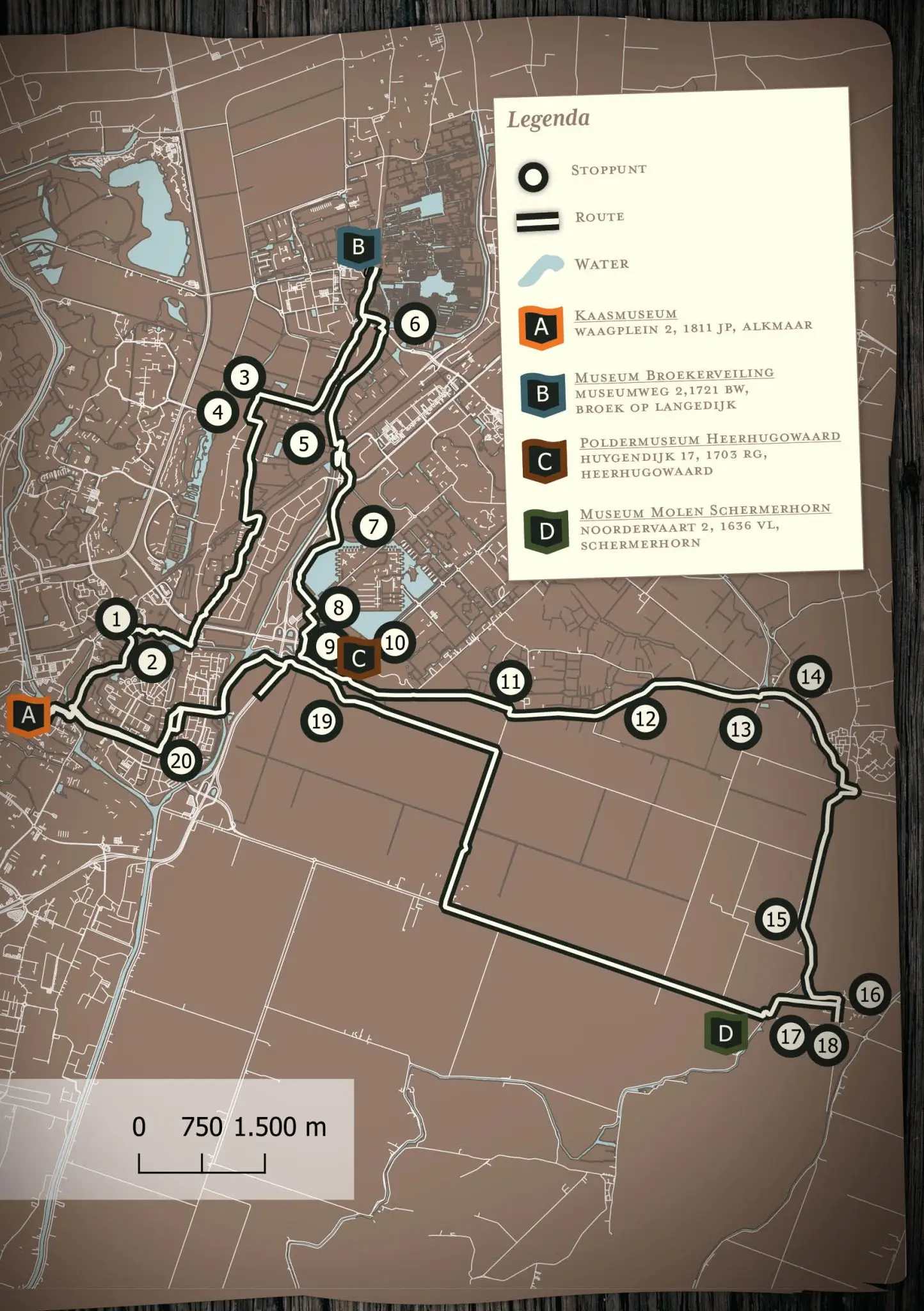The image size is (924, 1311).
Task: Select stop number 7 on the map
Action: 373,526
